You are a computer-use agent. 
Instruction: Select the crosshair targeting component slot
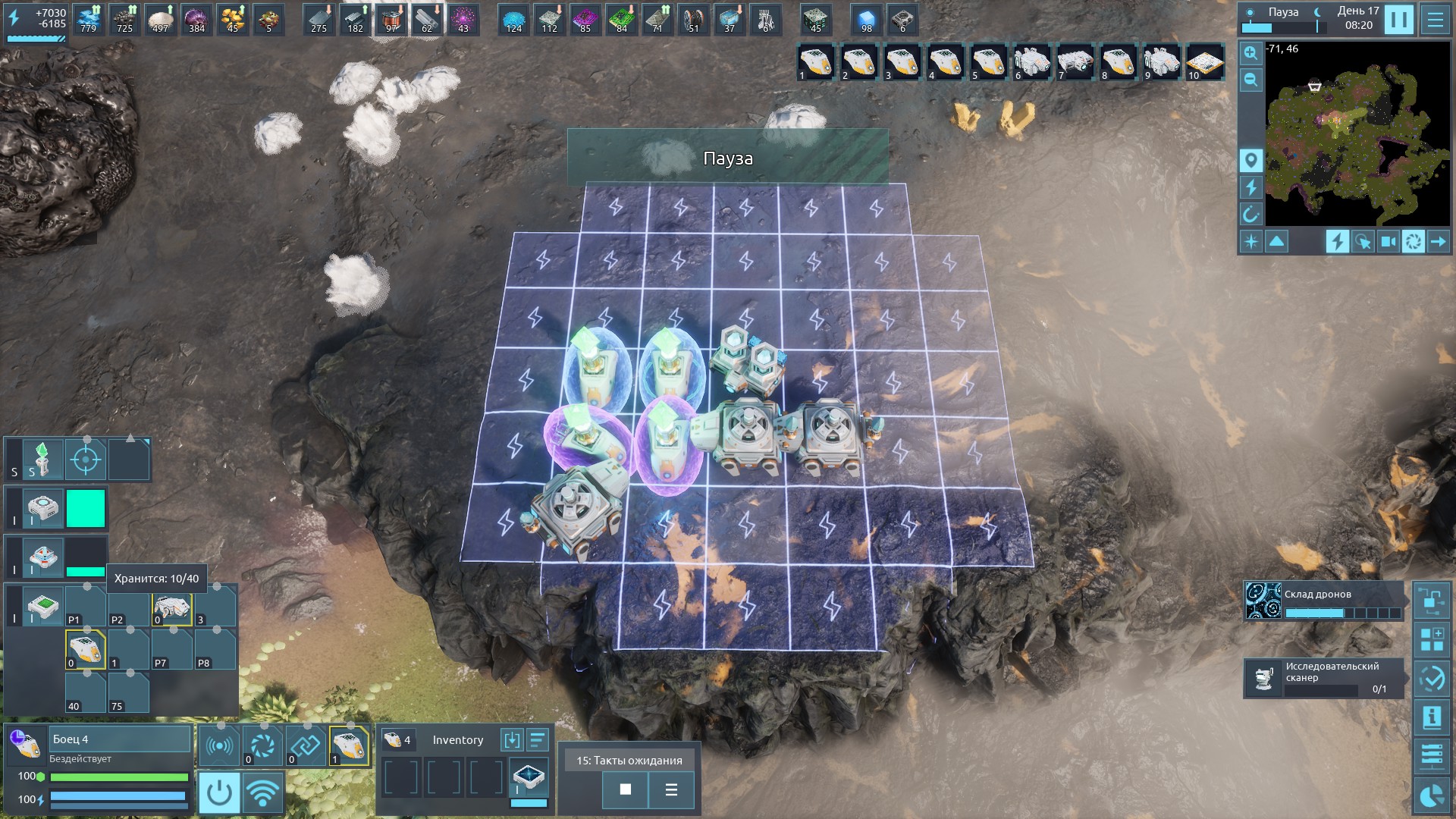[x=86, y=460]
